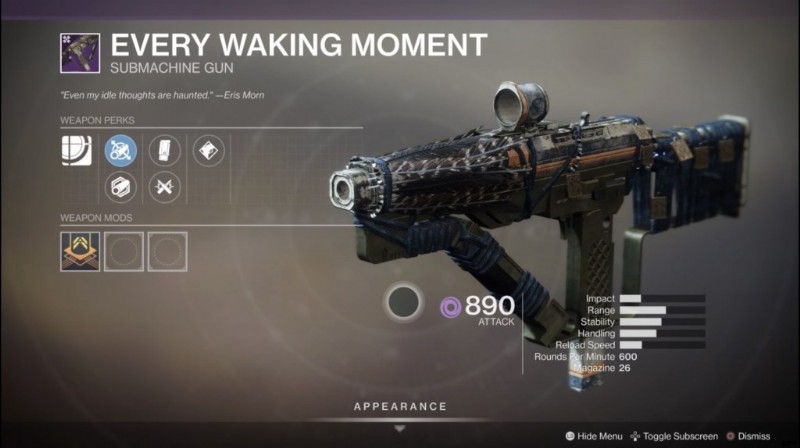Pick the magazine perk icon
The height and width of the screenshot is (448, 800).
[164, 151]
